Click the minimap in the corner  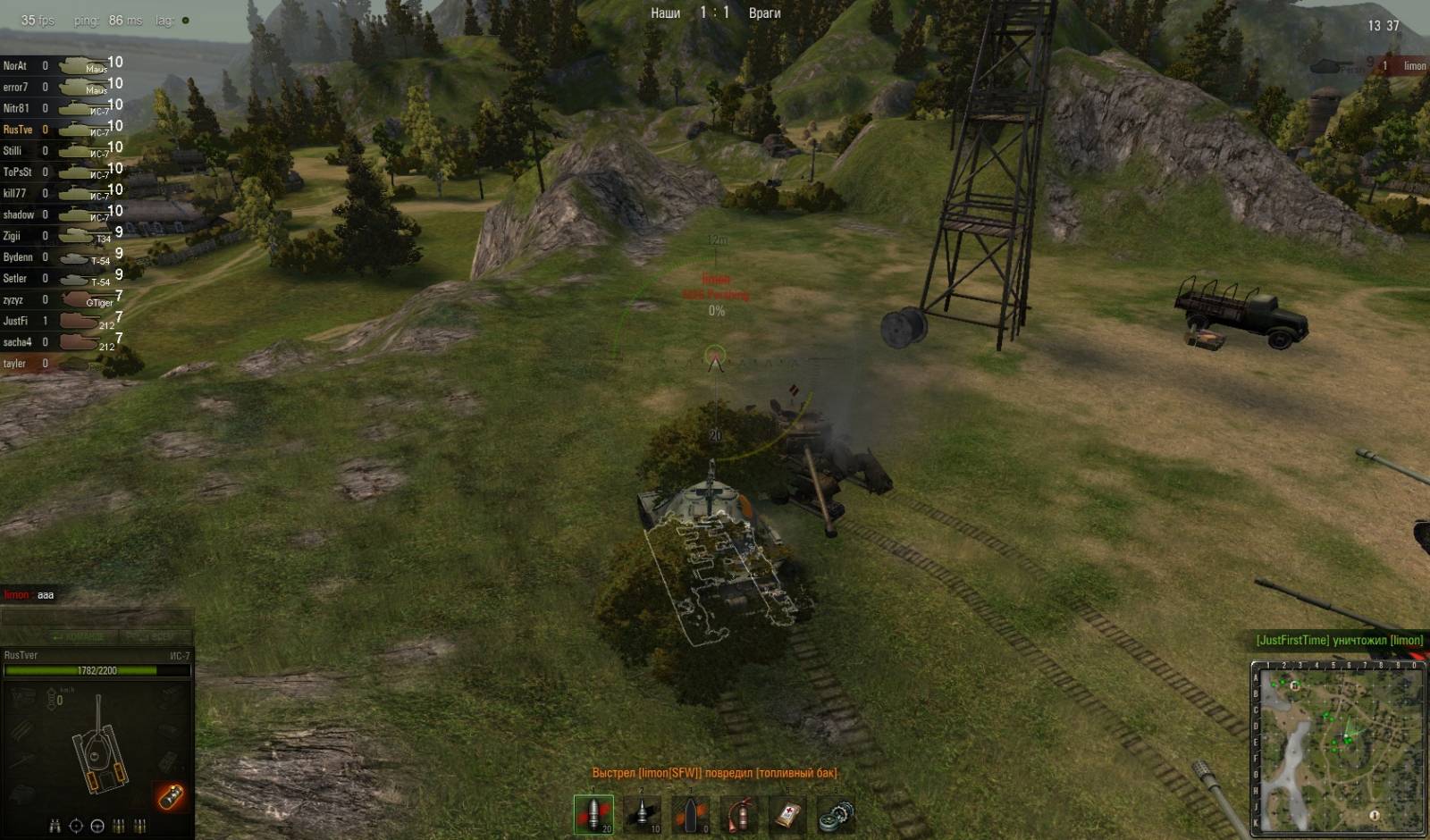(1337, 748)
